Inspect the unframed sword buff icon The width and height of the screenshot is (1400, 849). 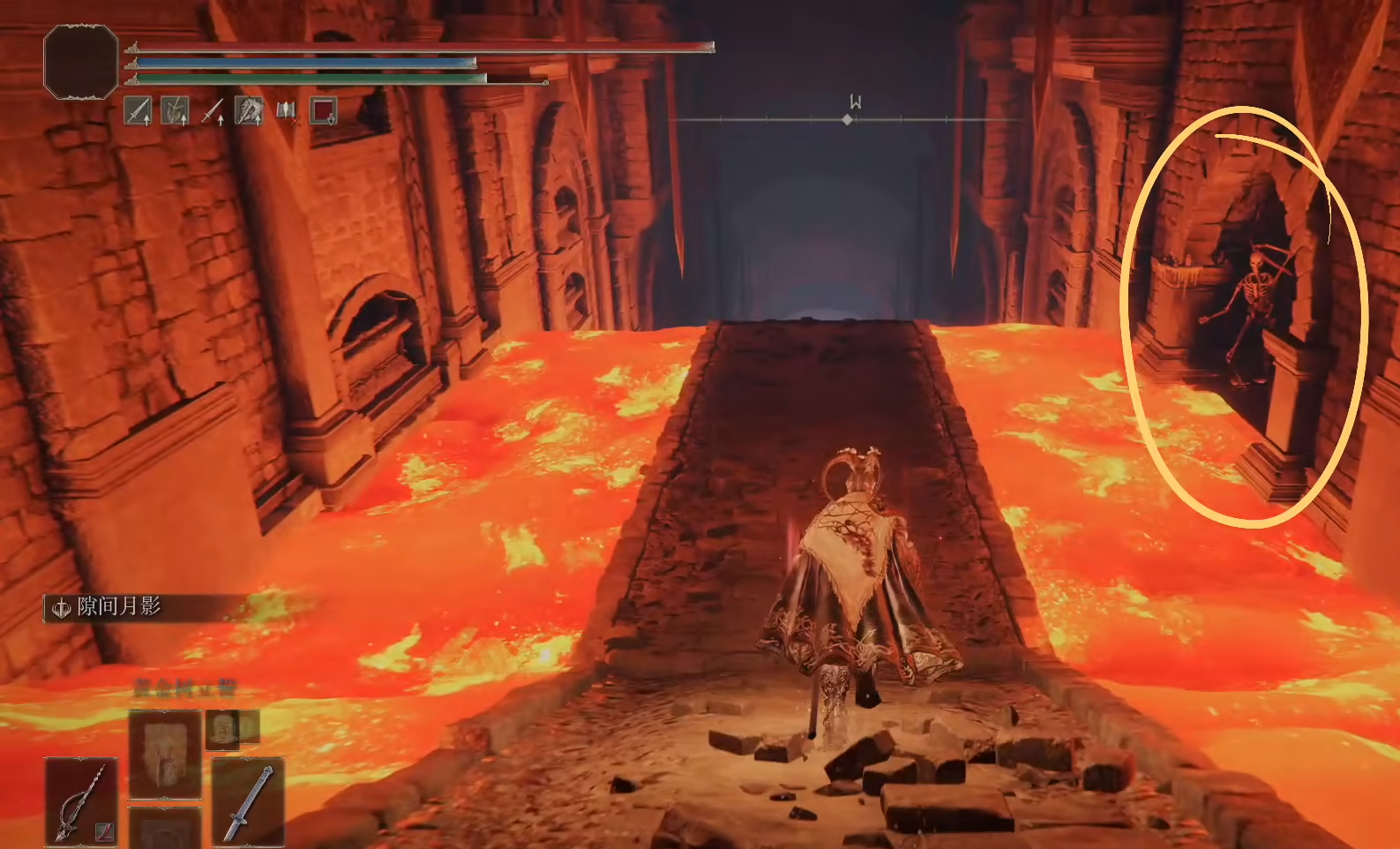(212, 111)
